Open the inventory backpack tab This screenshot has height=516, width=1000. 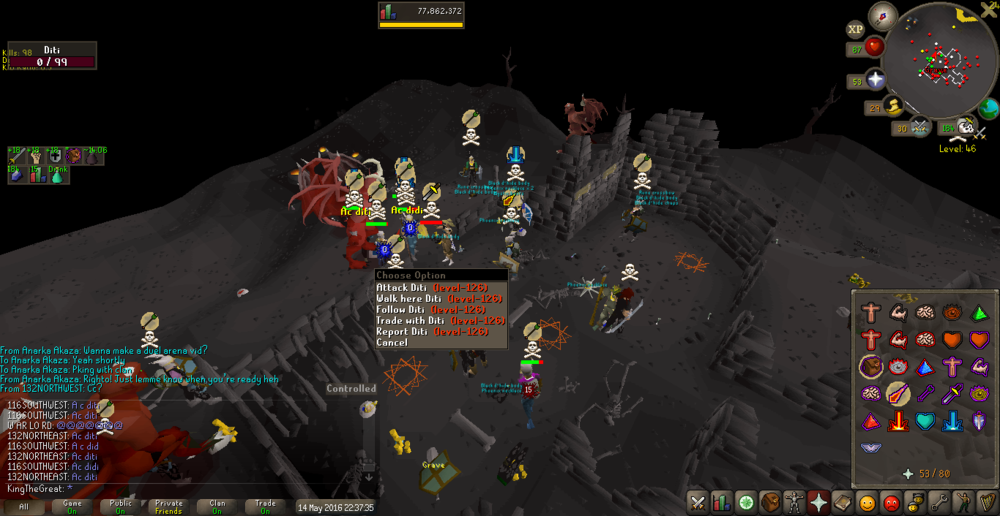tap(770, 502)
